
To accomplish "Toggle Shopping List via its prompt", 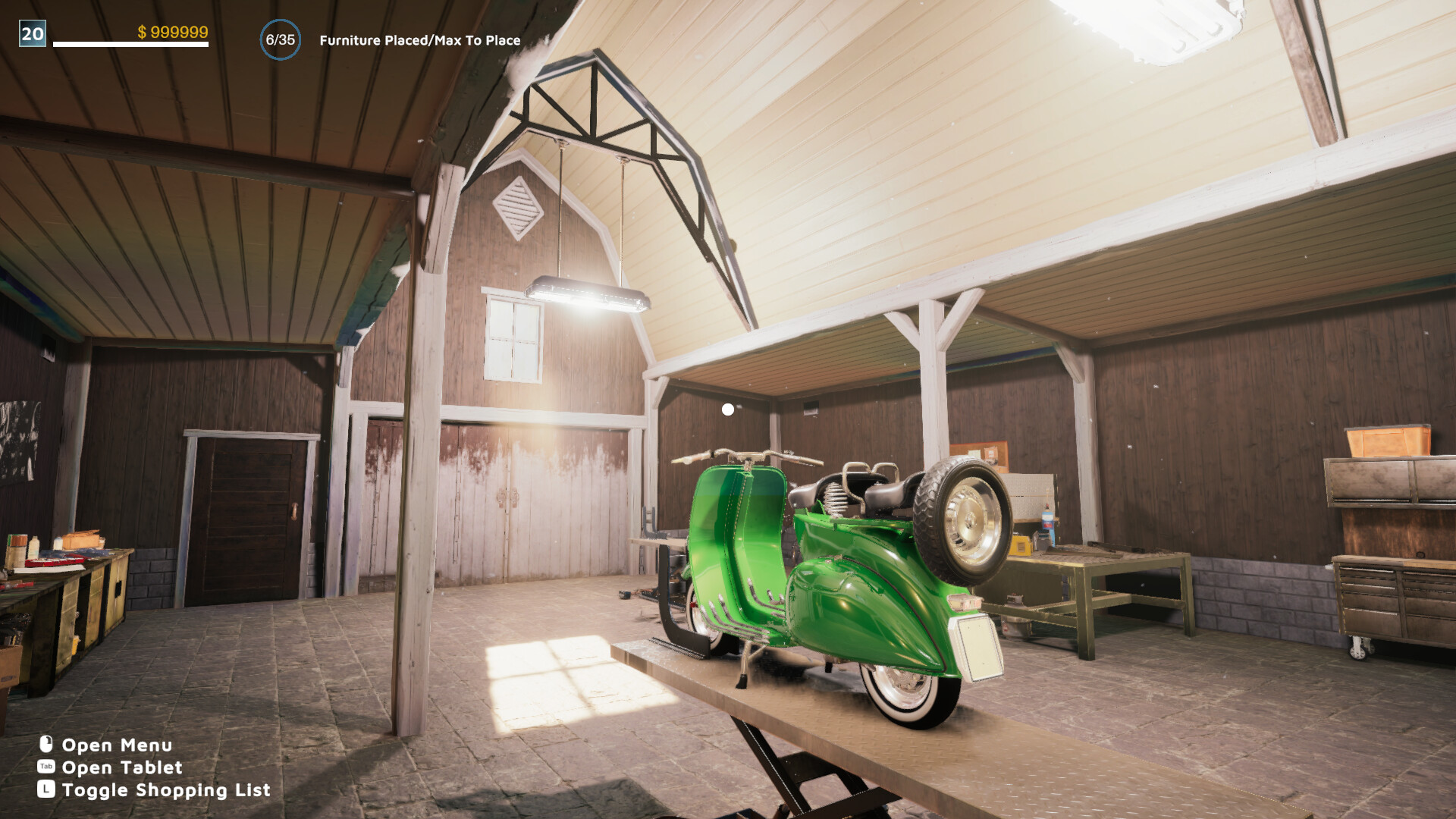I will (x=165, y=789).
